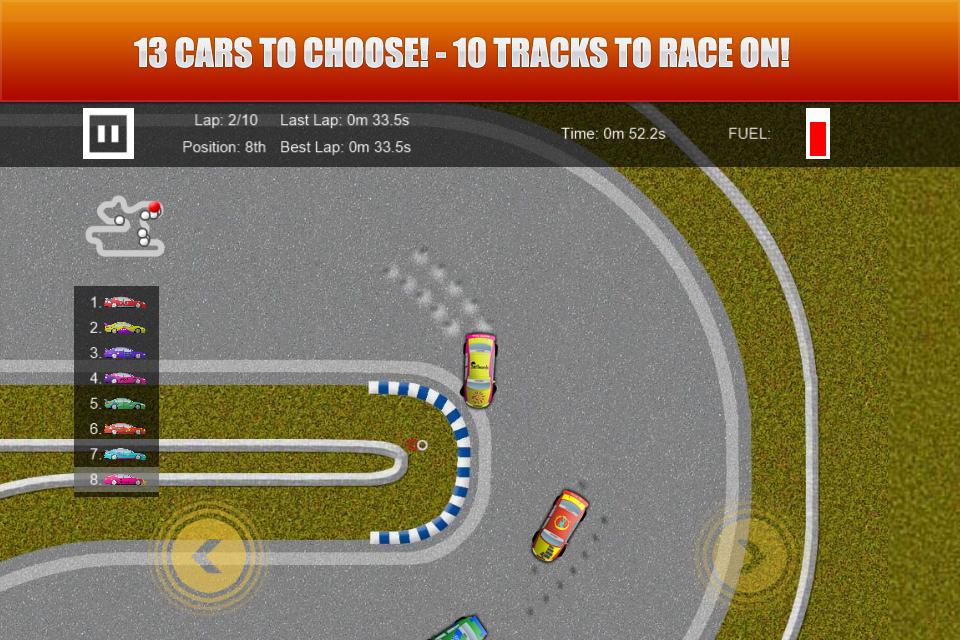This screenshot has height=640, width=960.
Task: Tap the track outline minimap
Action: pyautogui.click(x=126, y=227)
